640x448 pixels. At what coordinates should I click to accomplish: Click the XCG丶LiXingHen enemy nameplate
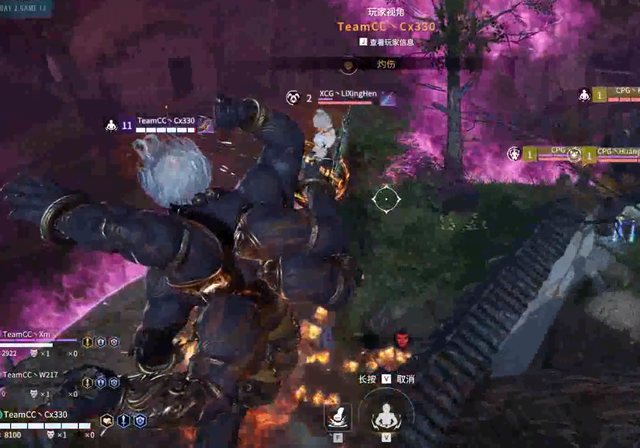click(x=347, y=94)
